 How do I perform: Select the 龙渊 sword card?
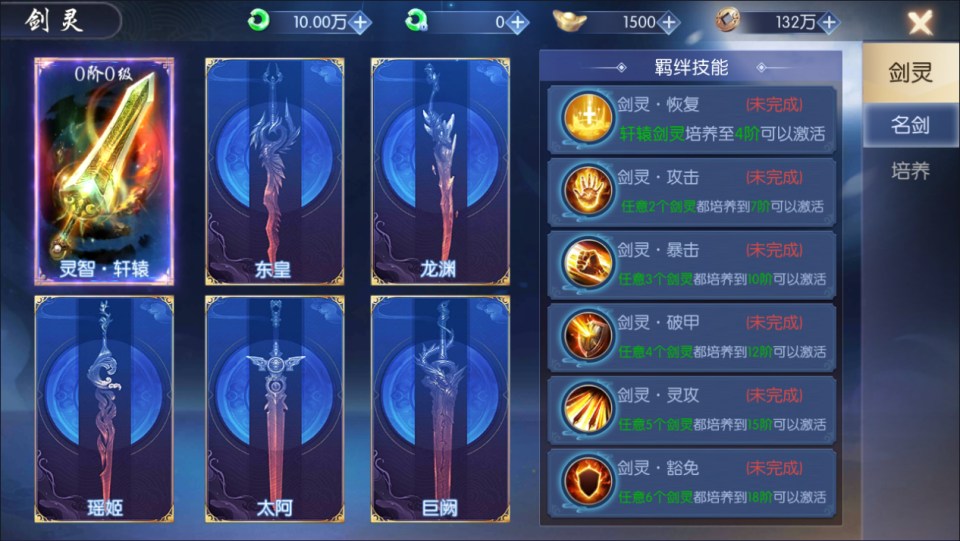(x=438, y=171)
